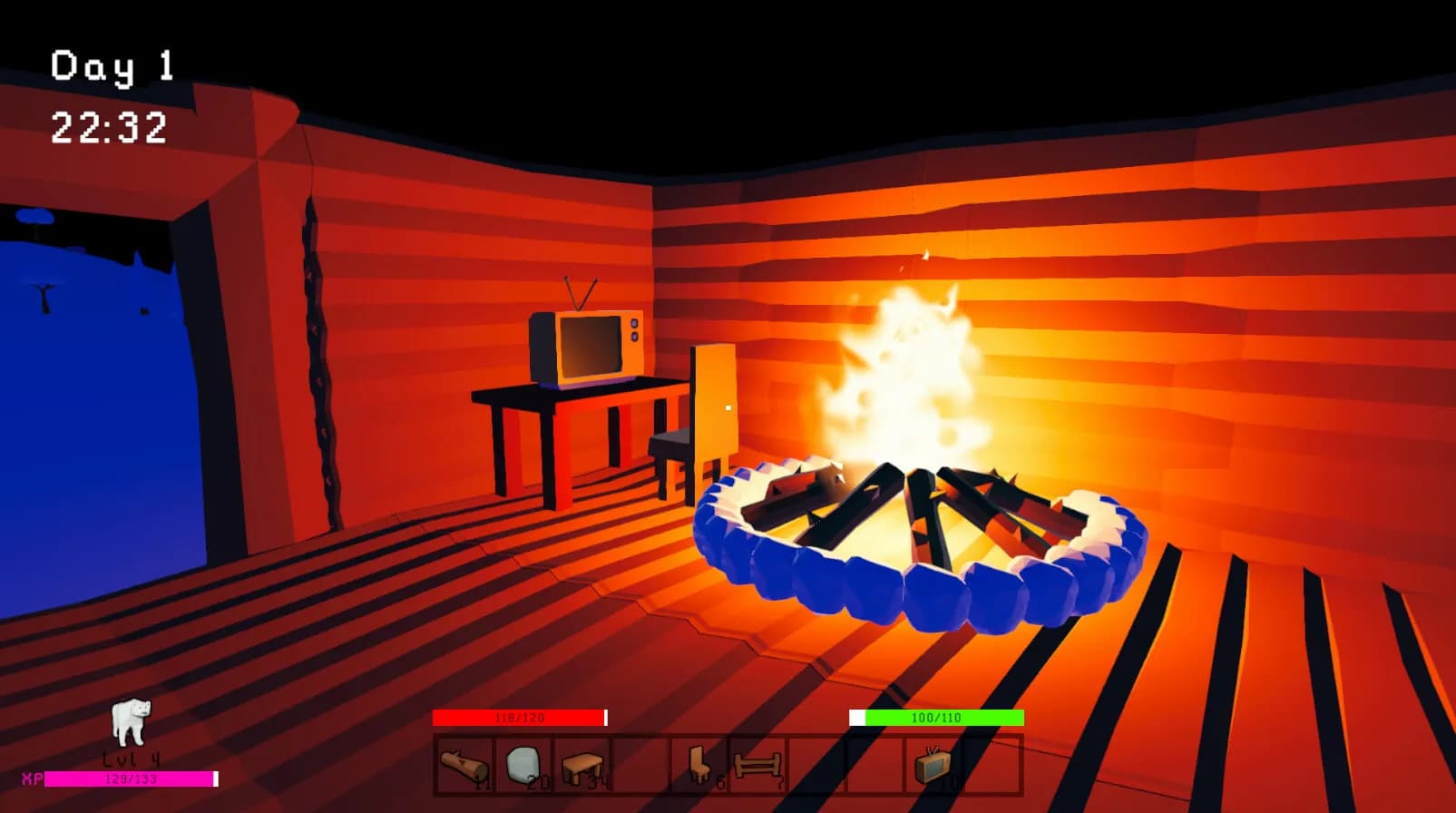Click the red health bar showing 118/120
This screenshot has width=1456, height=813.
(x=521, y=718)
